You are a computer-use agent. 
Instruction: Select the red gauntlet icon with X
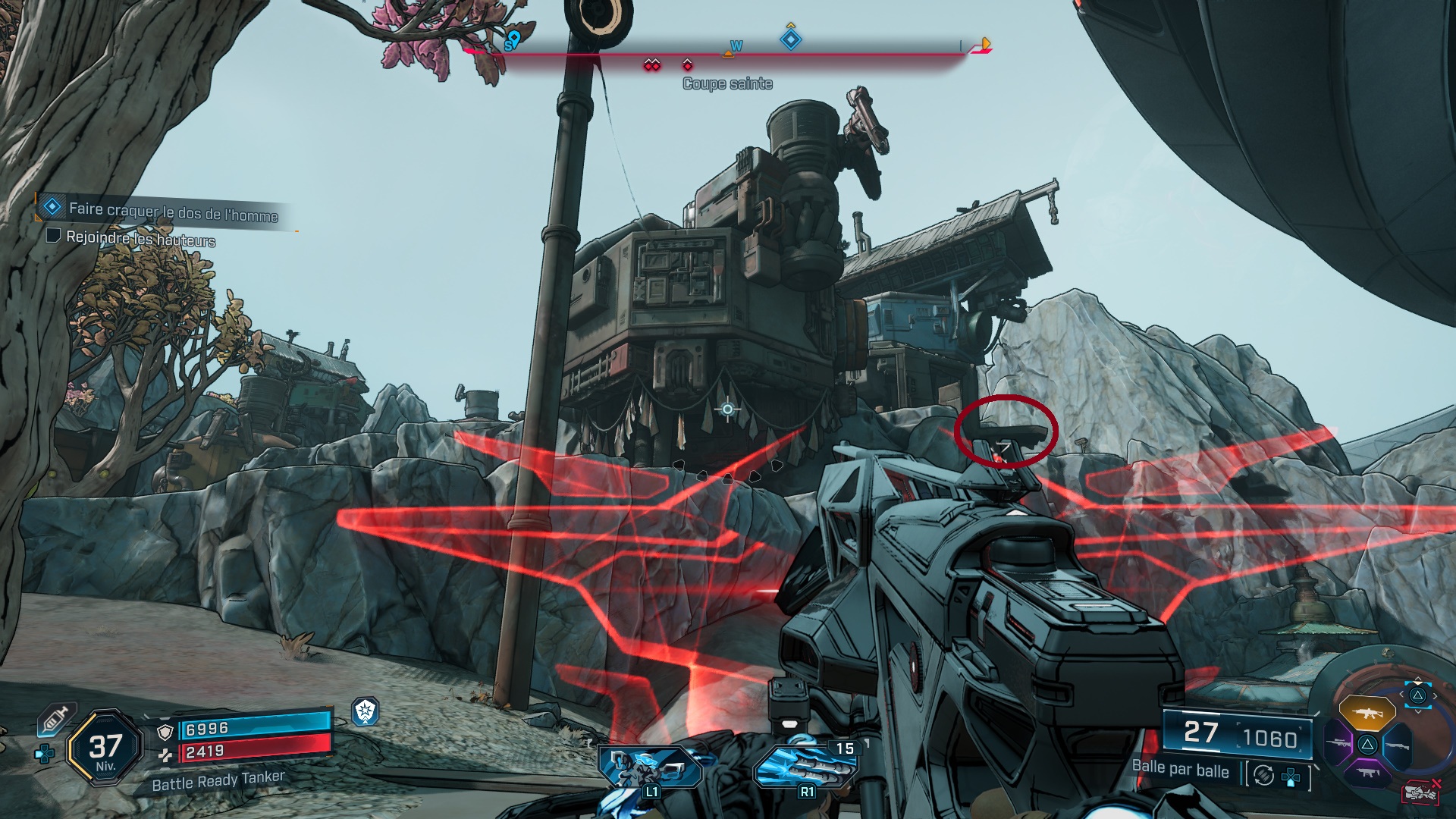click(x=1420, y=792)
